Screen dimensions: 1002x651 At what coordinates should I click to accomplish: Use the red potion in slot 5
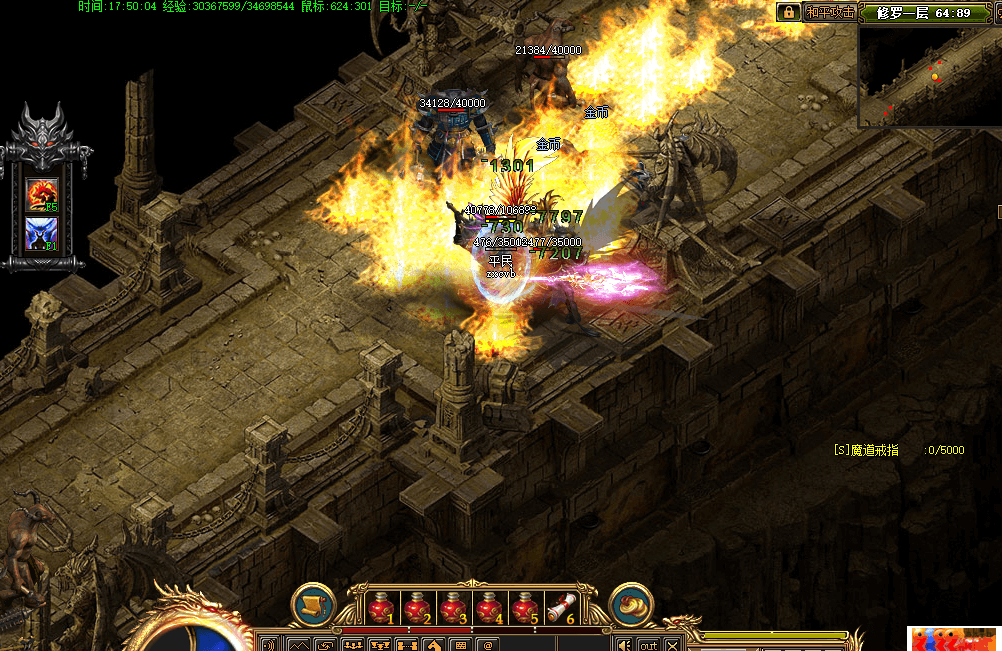(x=525, y=607)
